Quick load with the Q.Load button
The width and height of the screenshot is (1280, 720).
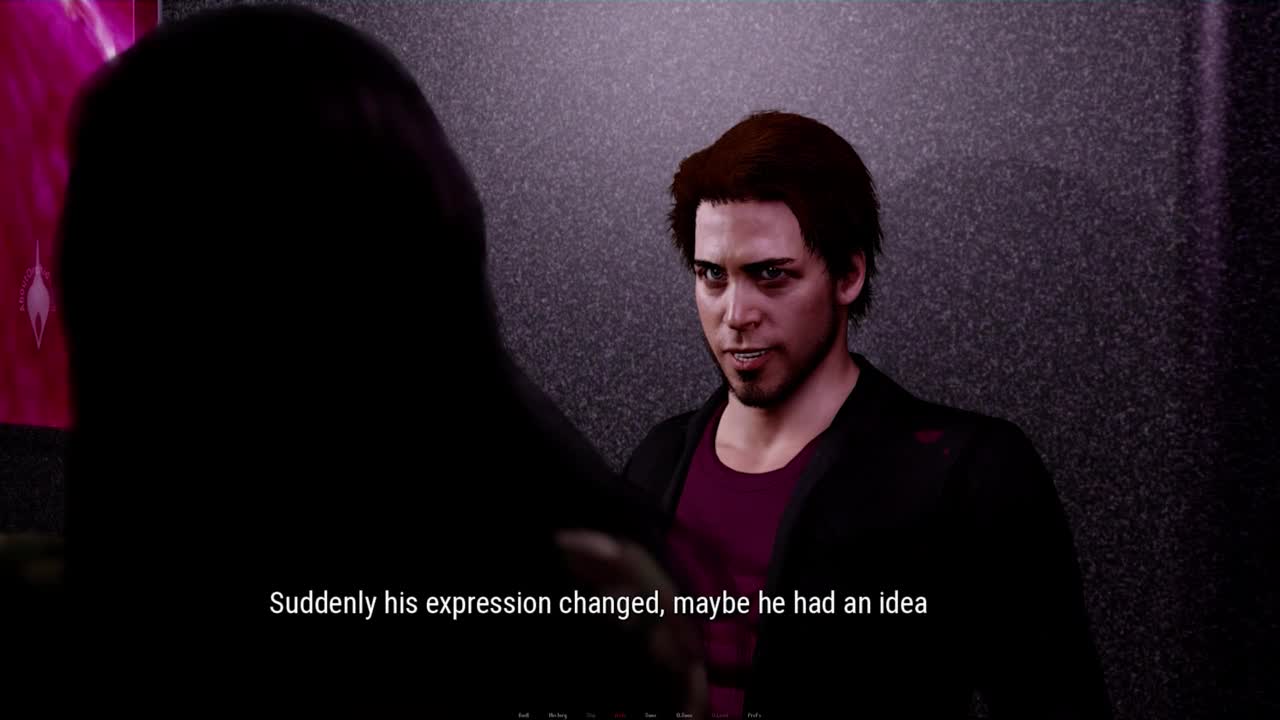pos(719,715)
